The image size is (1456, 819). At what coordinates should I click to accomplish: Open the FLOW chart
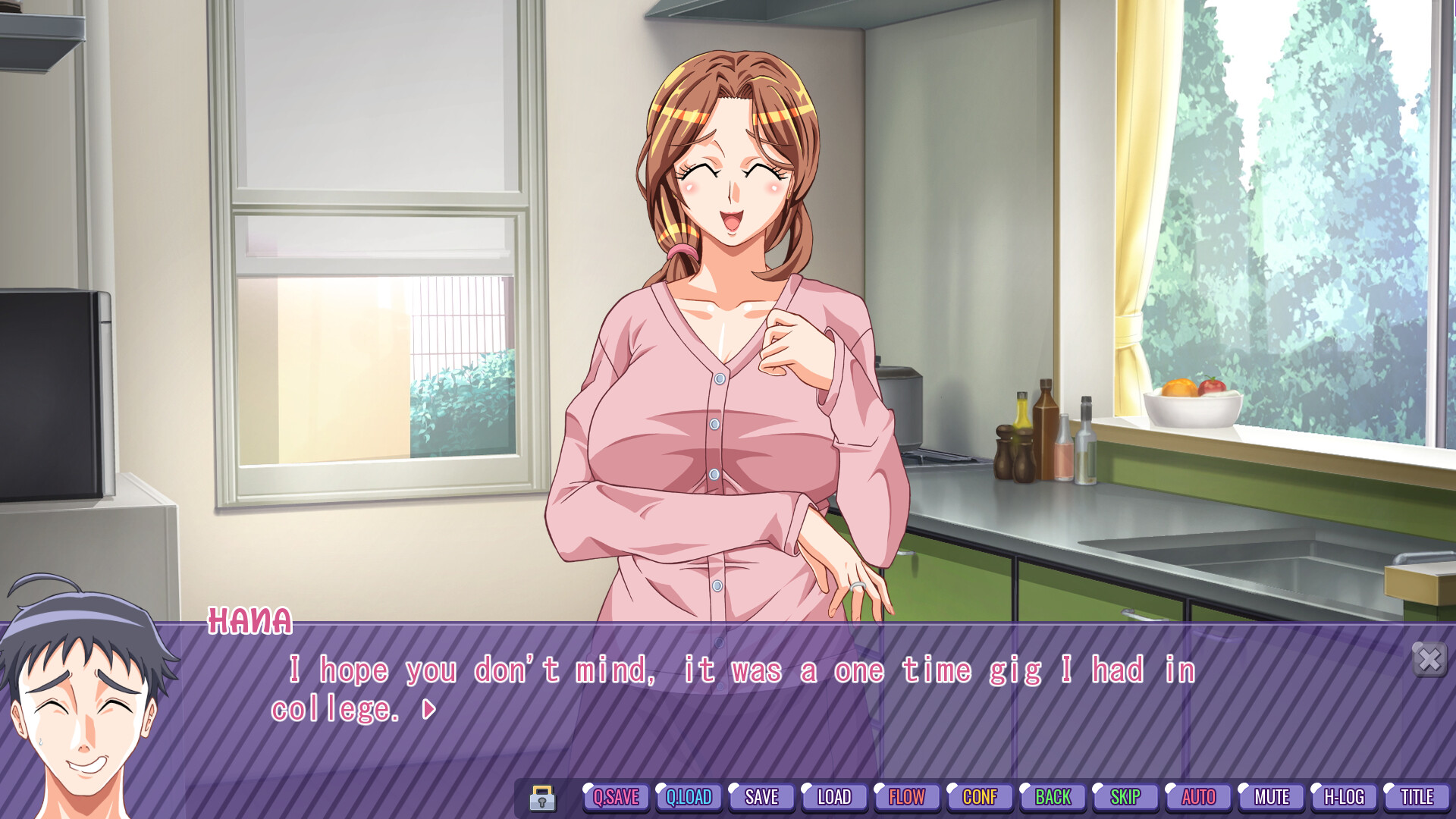coord(907,797)
